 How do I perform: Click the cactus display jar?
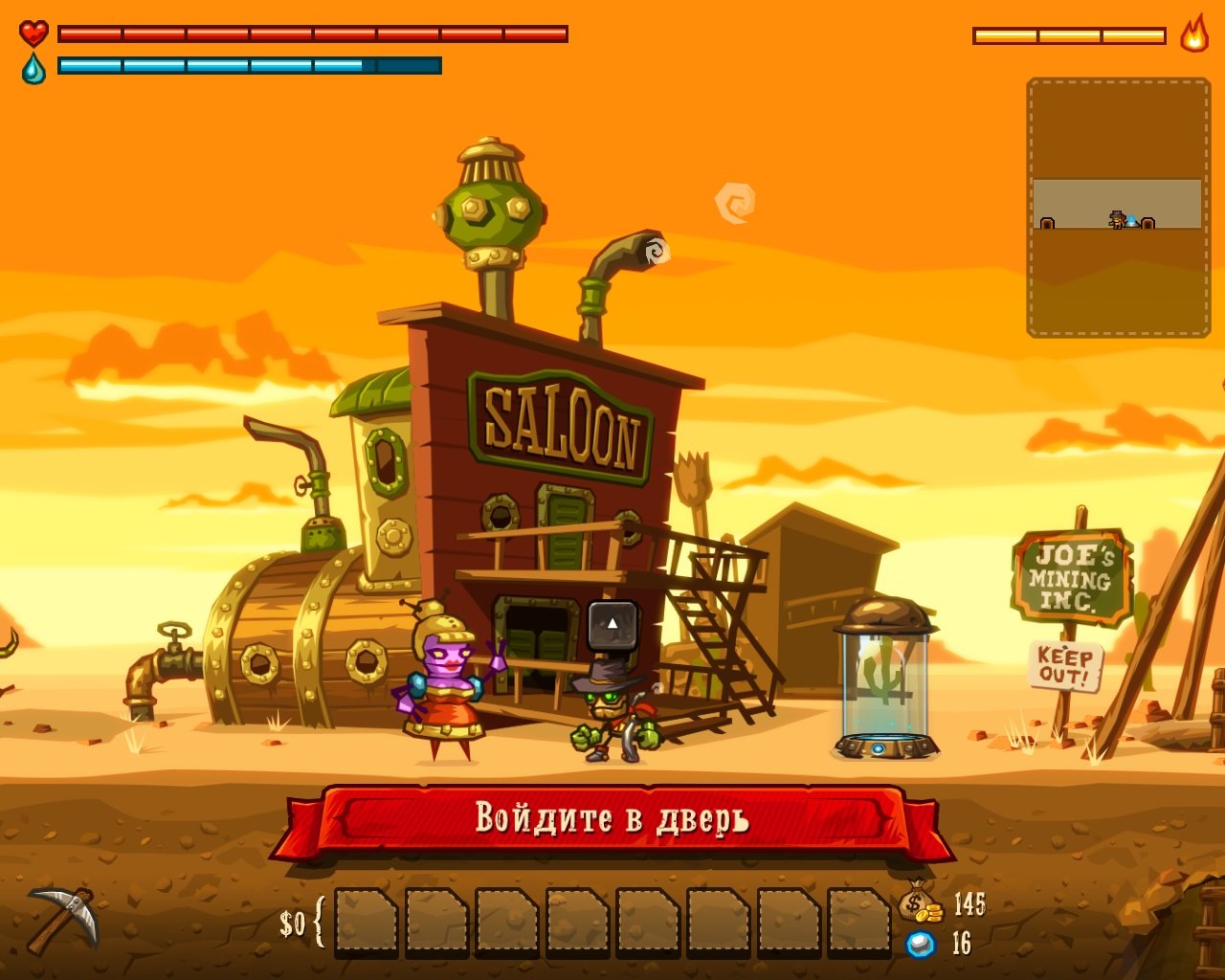tap(882, 679)
